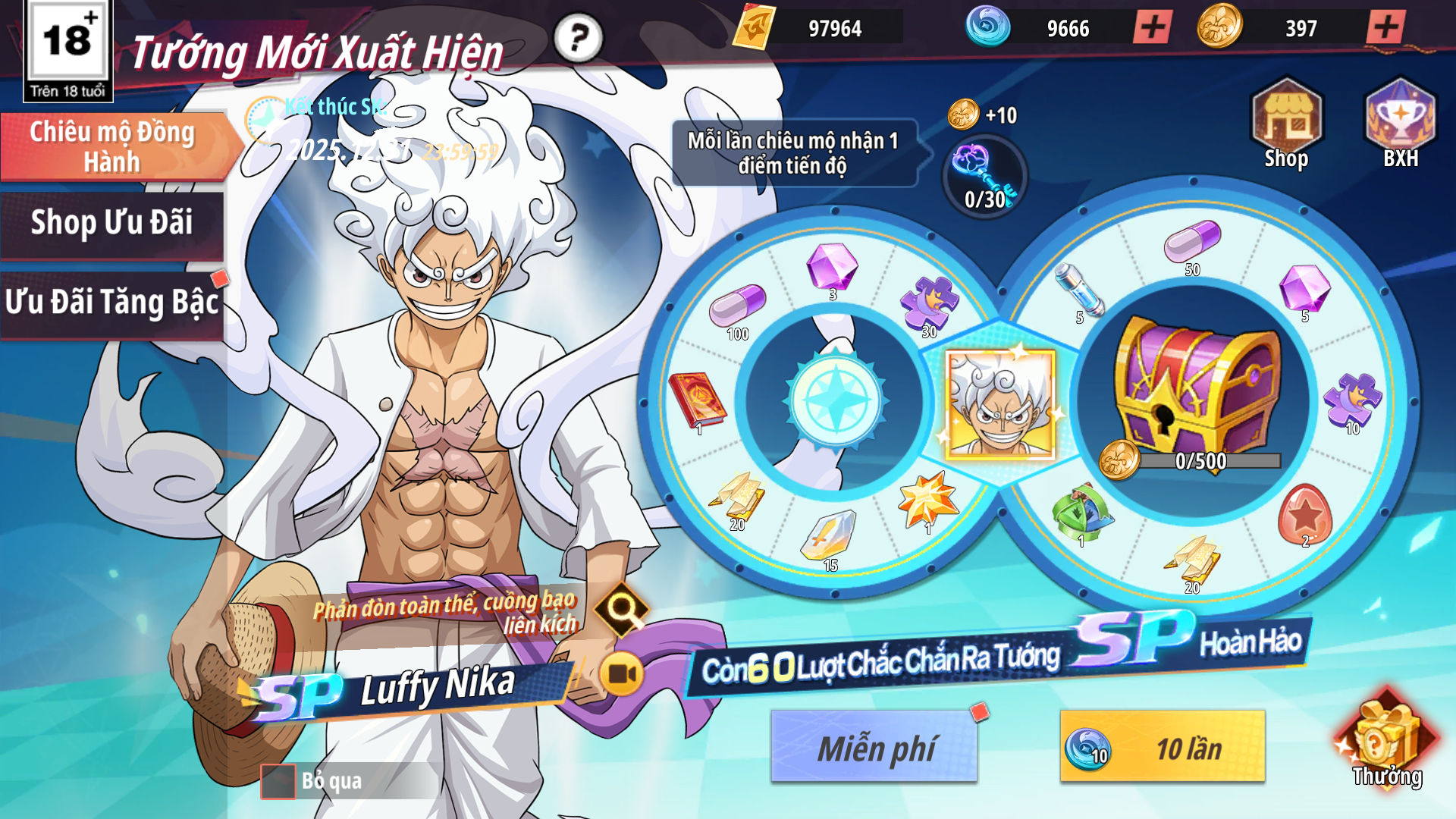
Task: Use the Miễn phí free summon button
Action: [x=874, y=747]
